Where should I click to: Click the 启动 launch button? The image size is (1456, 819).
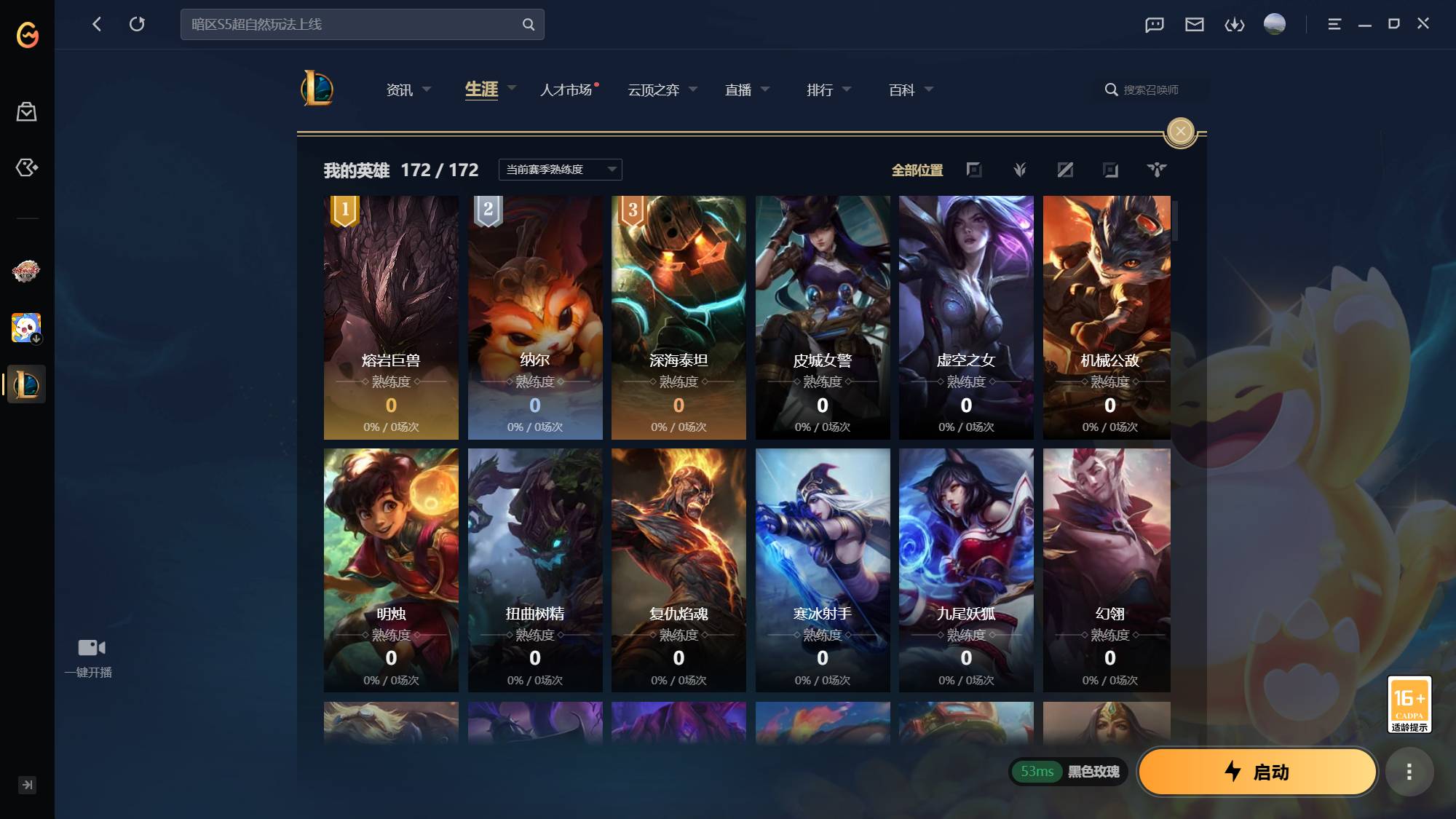[x=1257, y=772]
